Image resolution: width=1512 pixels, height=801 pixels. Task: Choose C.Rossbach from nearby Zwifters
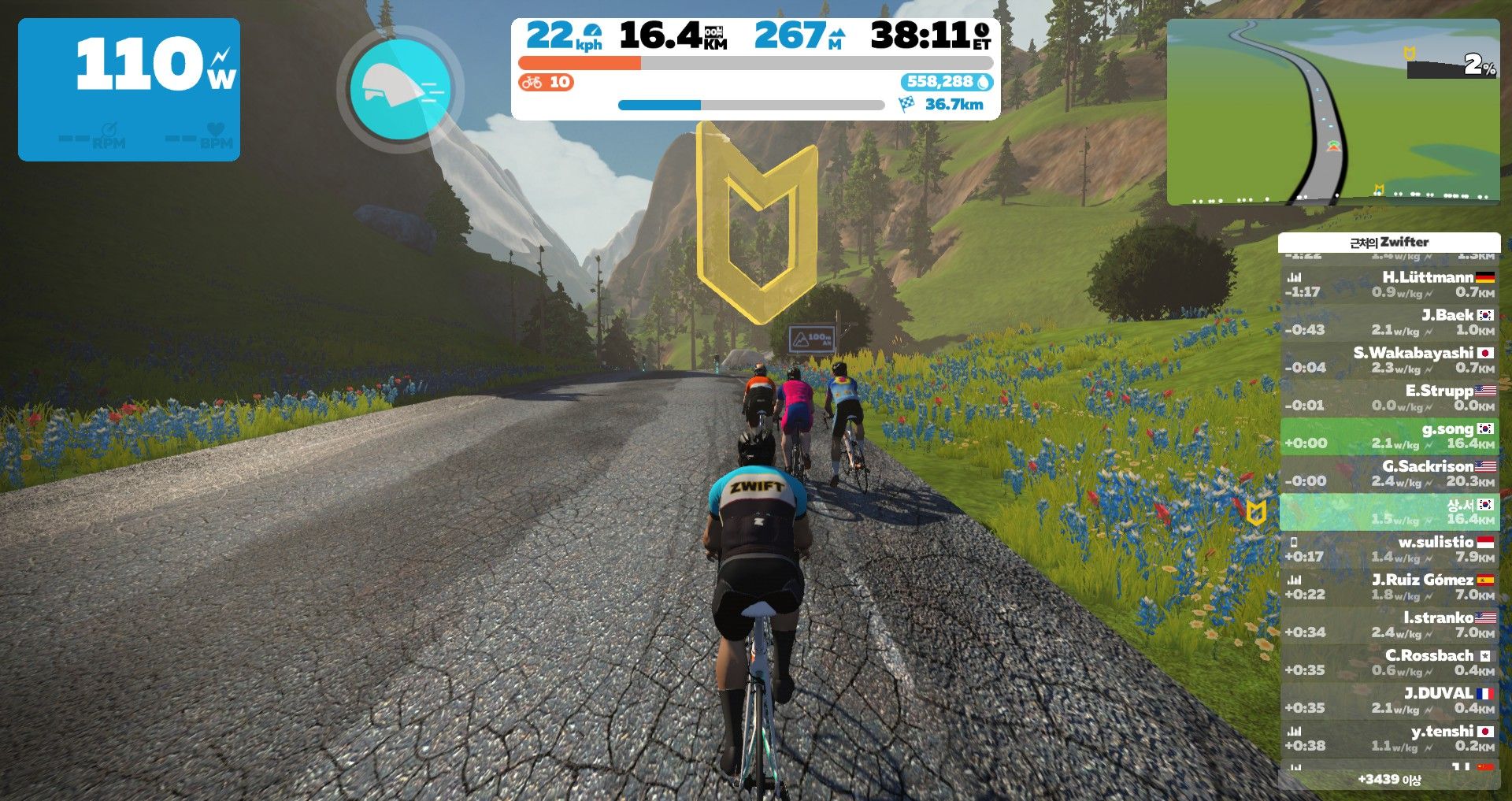[1389, 662]
